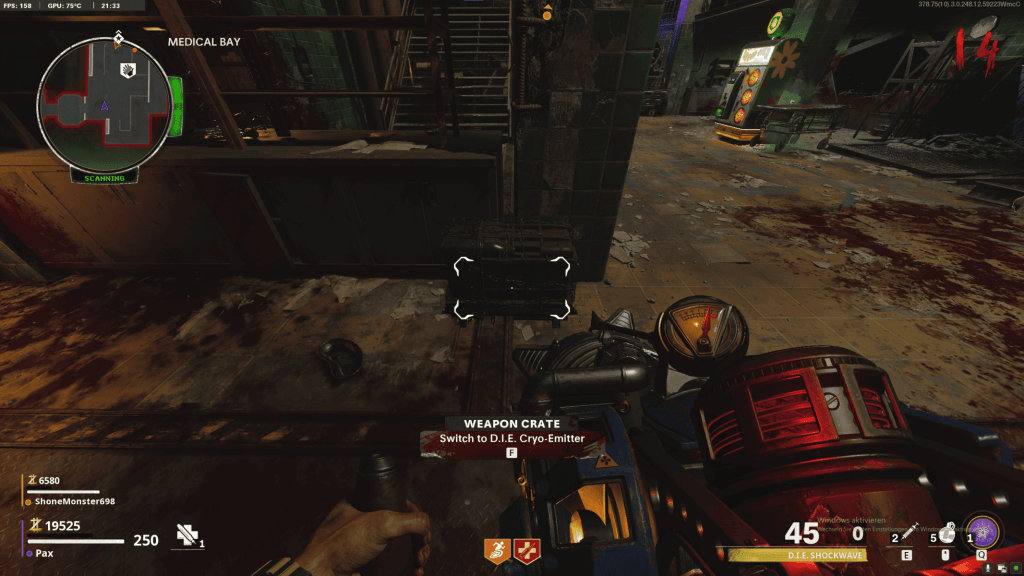Select the Quick Revive perk icon
The image size is (1024, 576).
[x=525, y=548]
